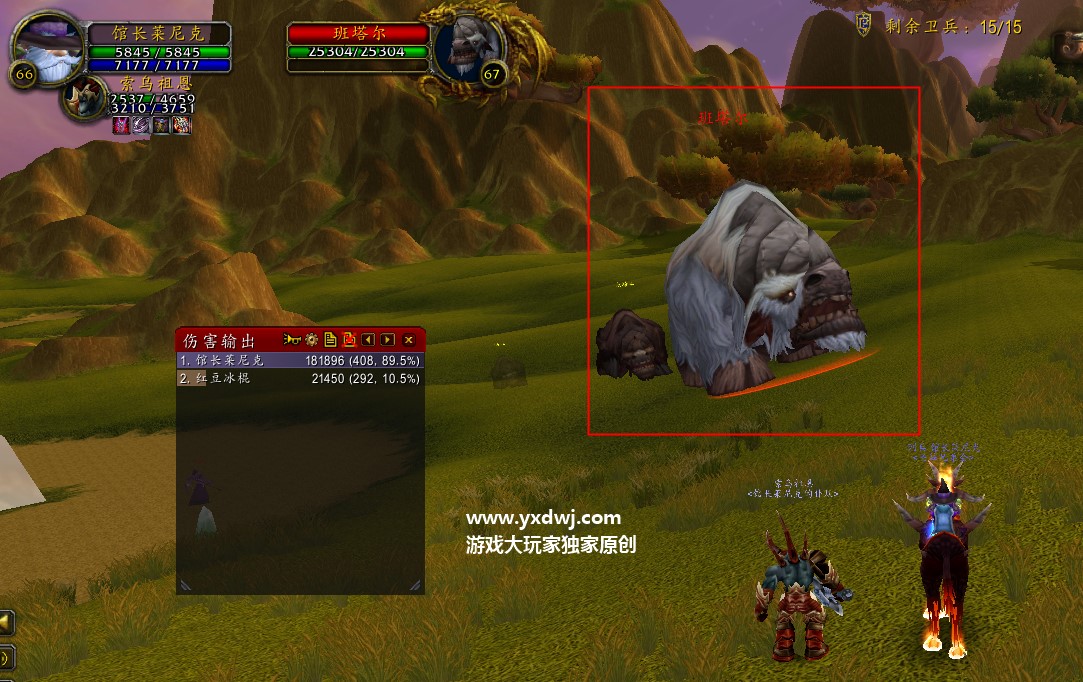Select the 红豆冰棍 damage row
Image resolution: width=1083 pixels, height=682 pixels.
[x=300, y=379]
